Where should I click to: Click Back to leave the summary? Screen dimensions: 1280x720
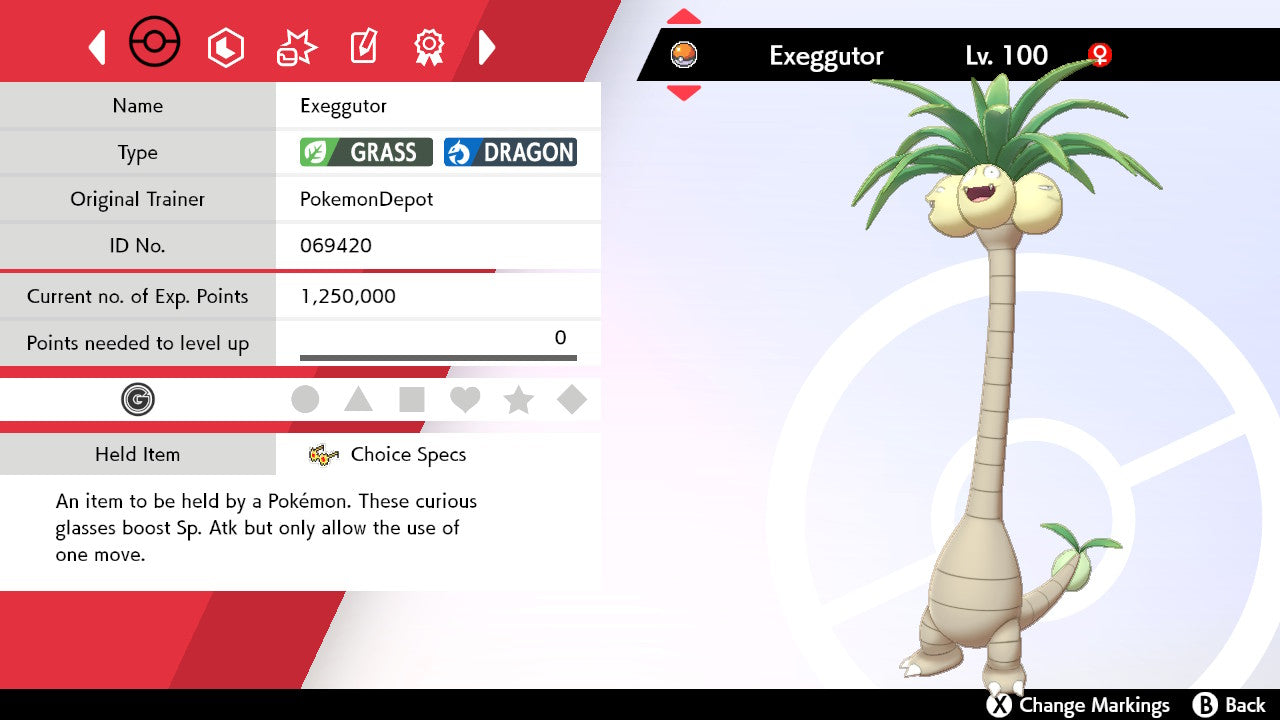1230,705
